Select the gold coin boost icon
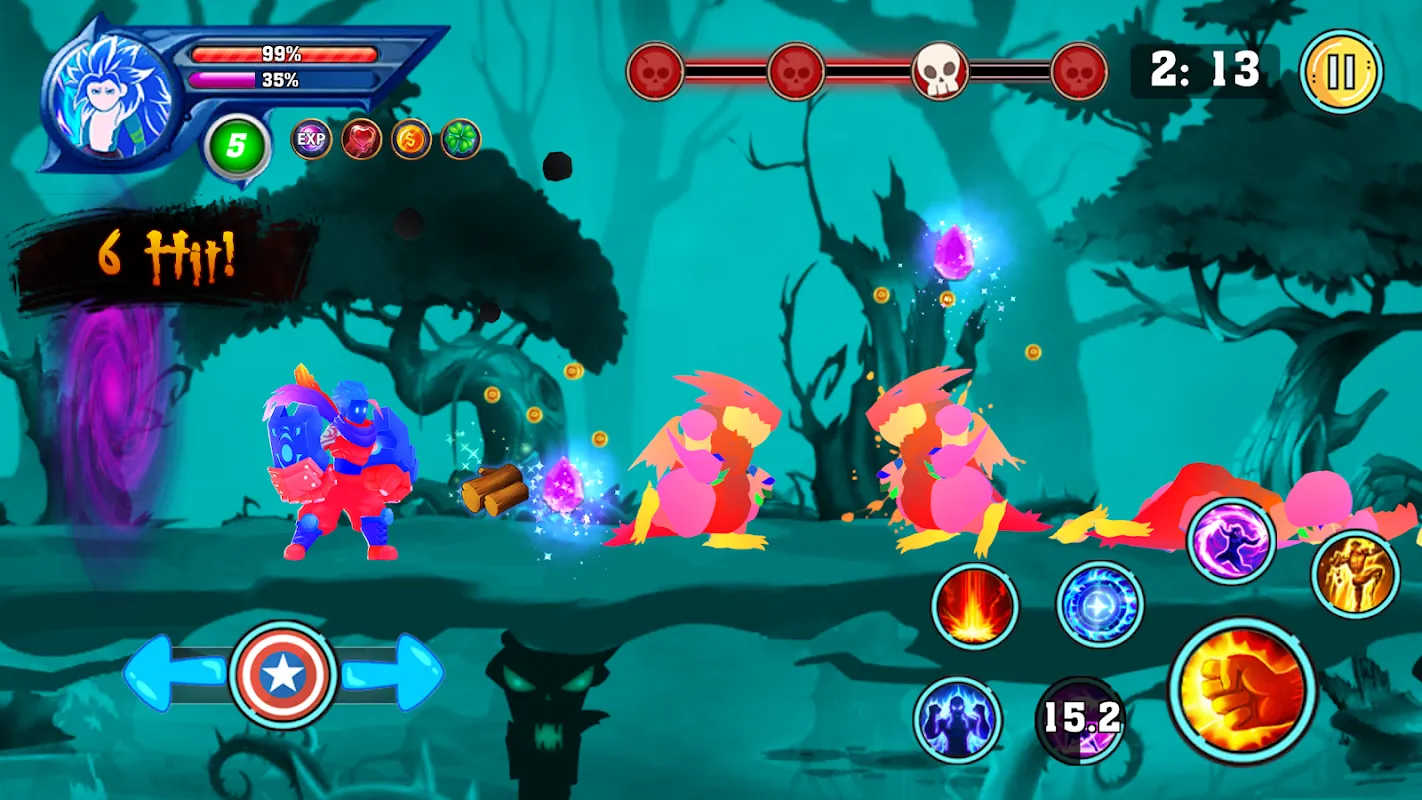The height and width of the screenshot is (800, 1422). (x=411, y=139)
